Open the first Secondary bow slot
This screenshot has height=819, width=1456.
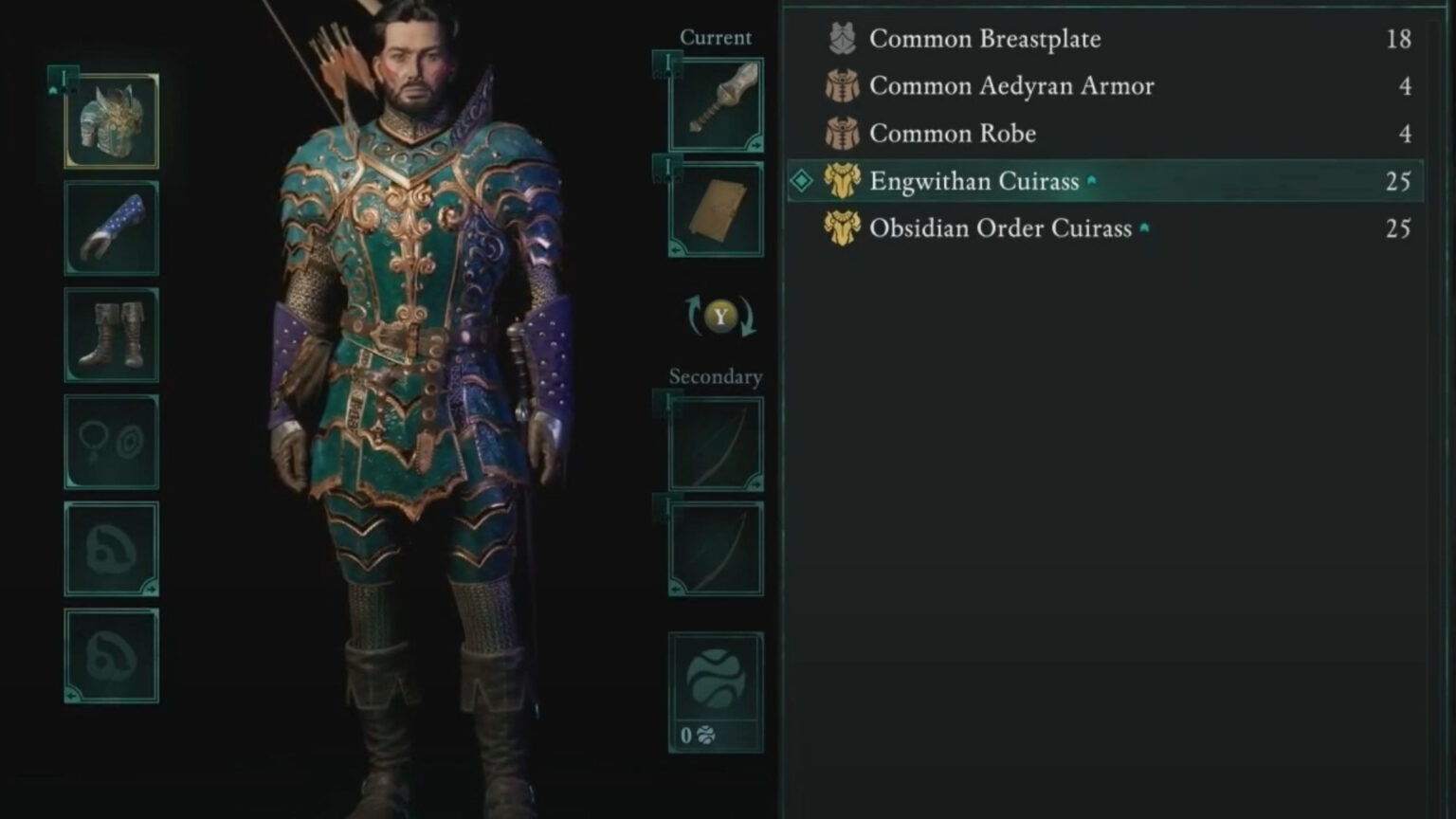click(716, 443)
